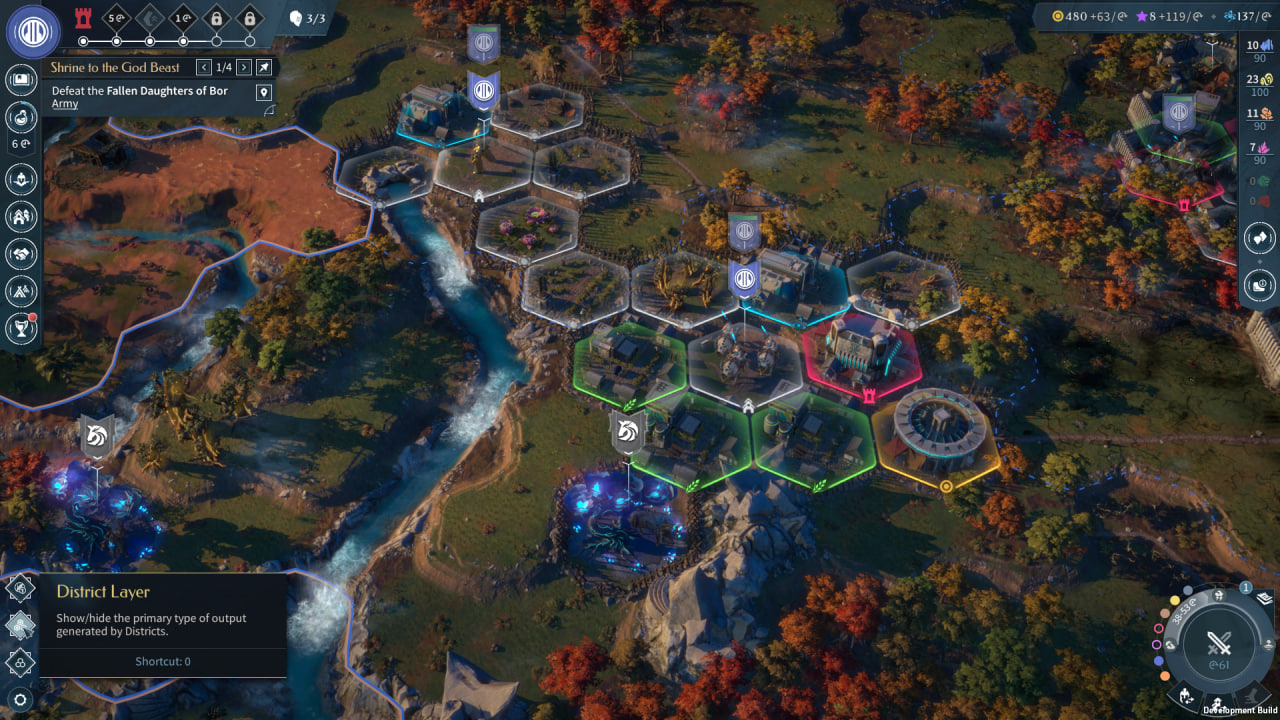Locate the quest objective with the map pin

click(x=264, y=92)
